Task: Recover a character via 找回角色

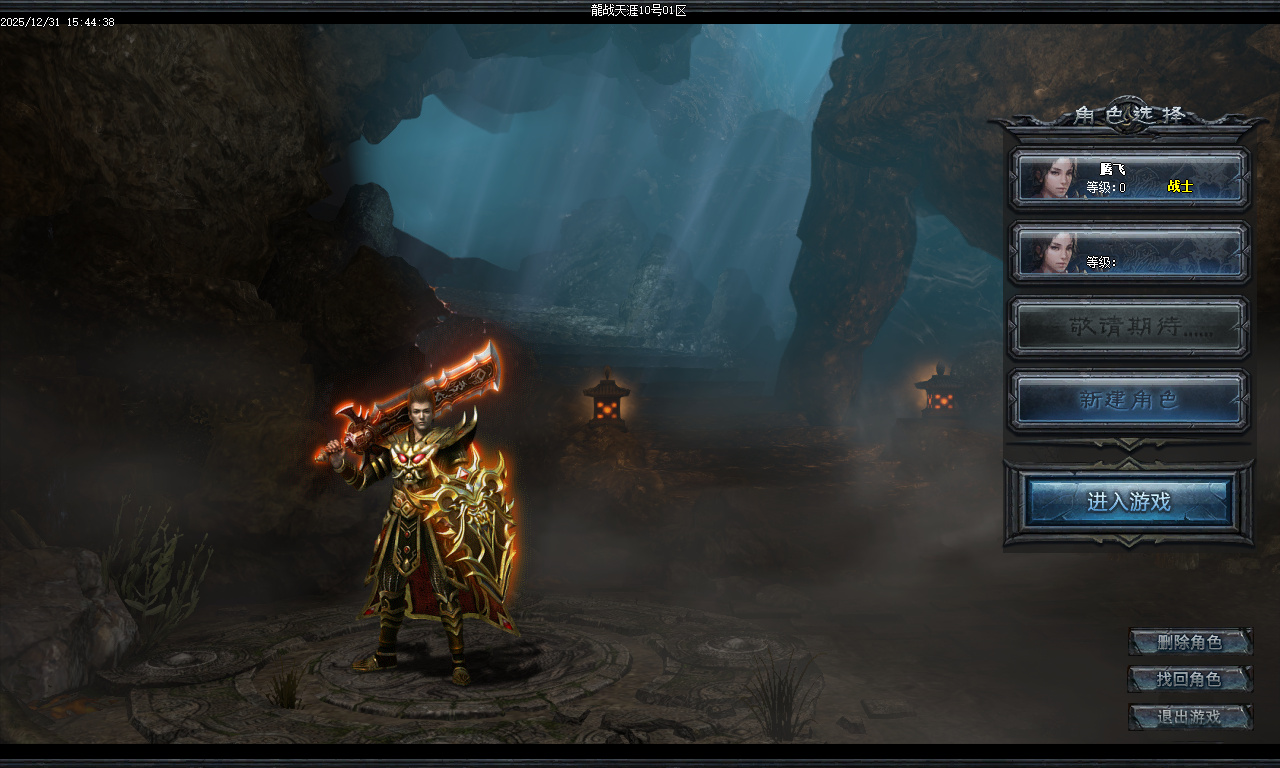Action: [x=1190, y=680]
